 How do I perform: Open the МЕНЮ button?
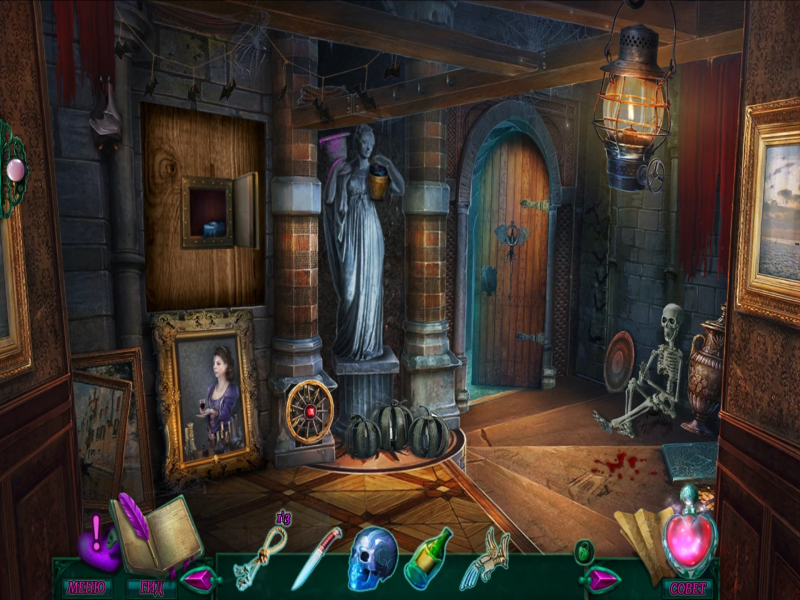[x=87, y=587]
